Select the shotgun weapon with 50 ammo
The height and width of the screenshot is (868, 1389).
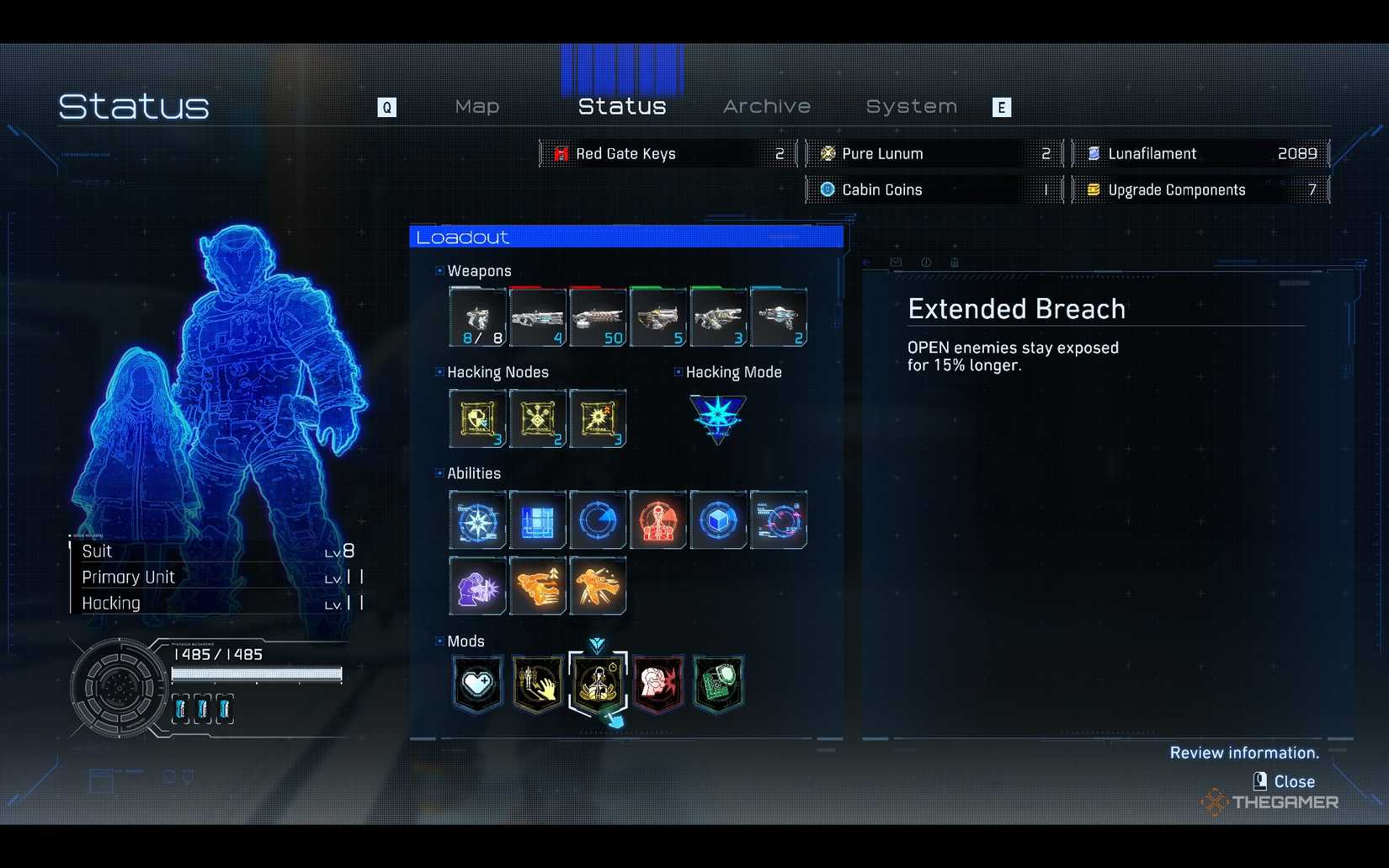pos(598,317)
